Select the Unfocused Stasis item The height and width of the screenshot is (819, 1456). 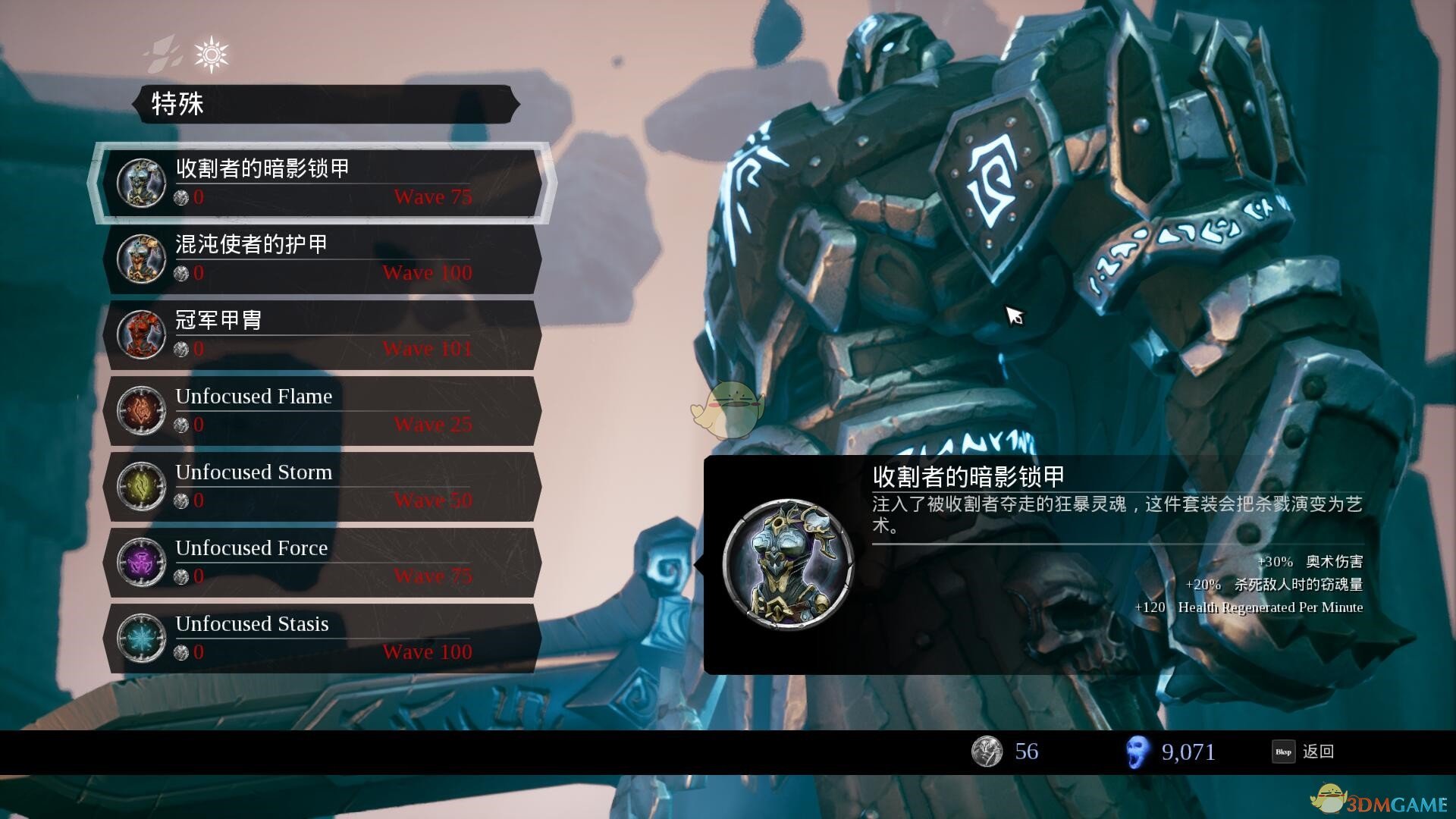(322, 638)
